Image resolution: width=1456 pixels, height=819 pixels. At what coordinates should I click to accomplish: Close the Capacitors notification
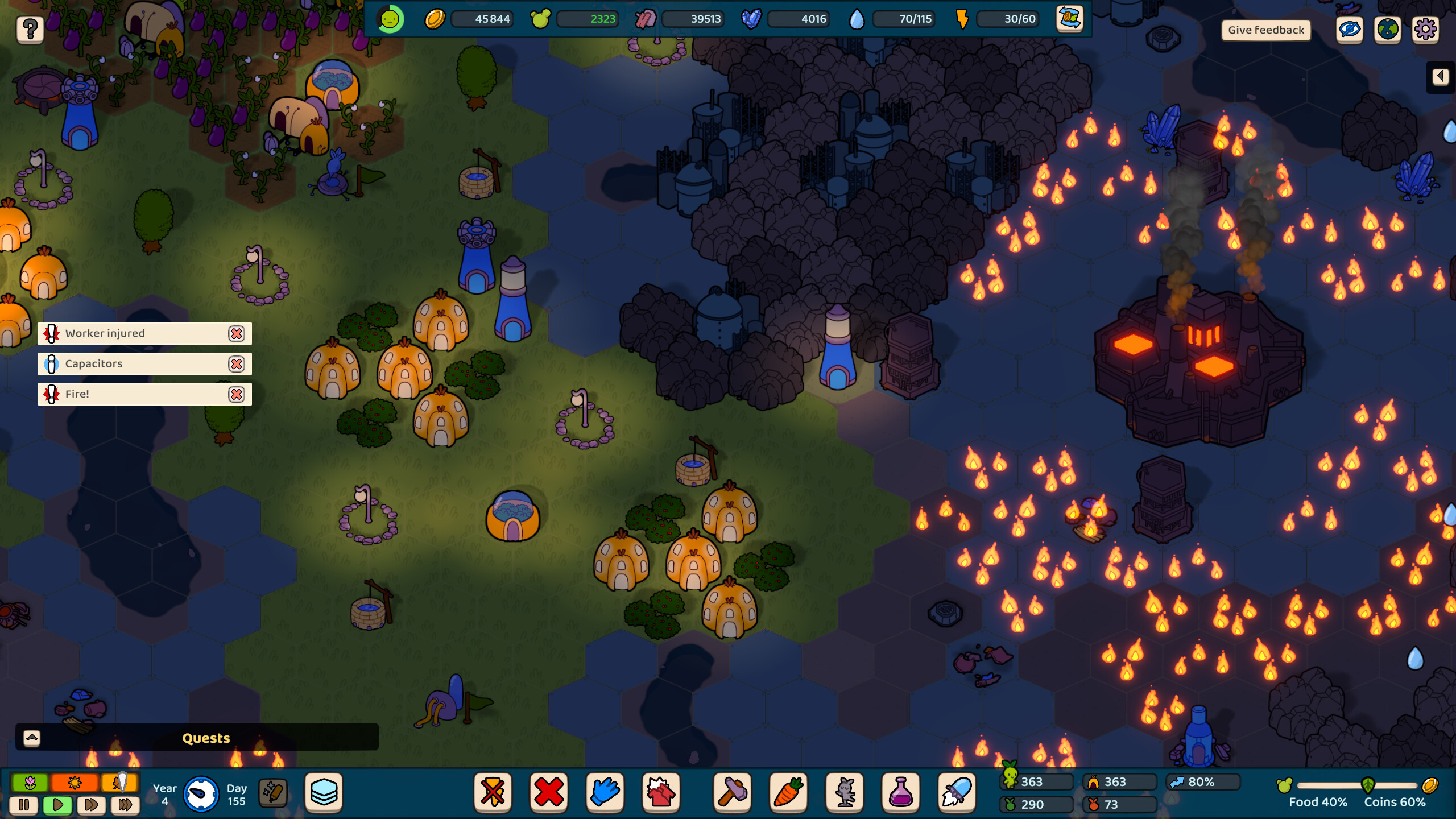coord(237,364)
